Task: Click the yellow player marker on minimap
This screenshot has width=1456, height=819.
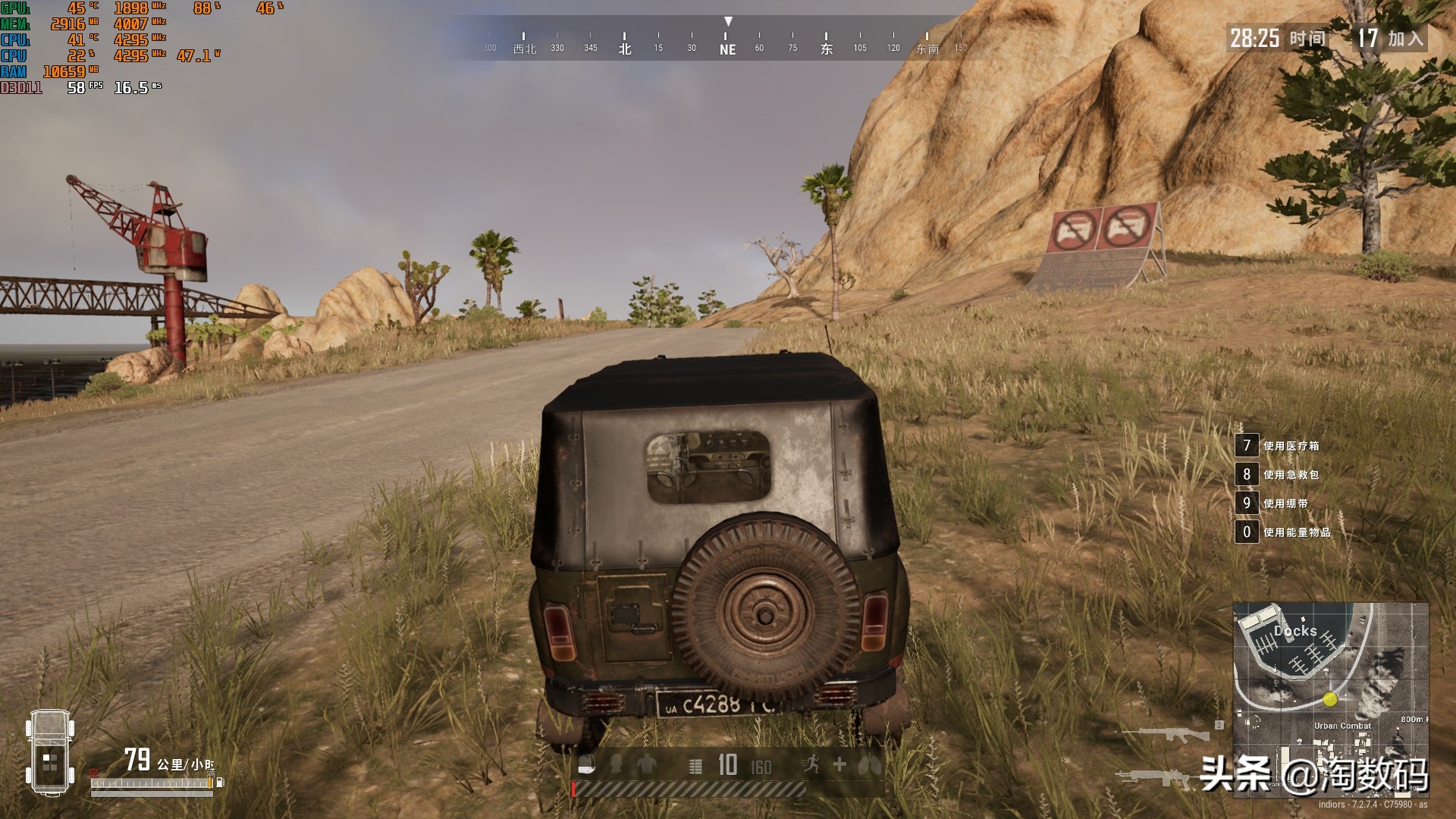Action: pos(1330,699)
